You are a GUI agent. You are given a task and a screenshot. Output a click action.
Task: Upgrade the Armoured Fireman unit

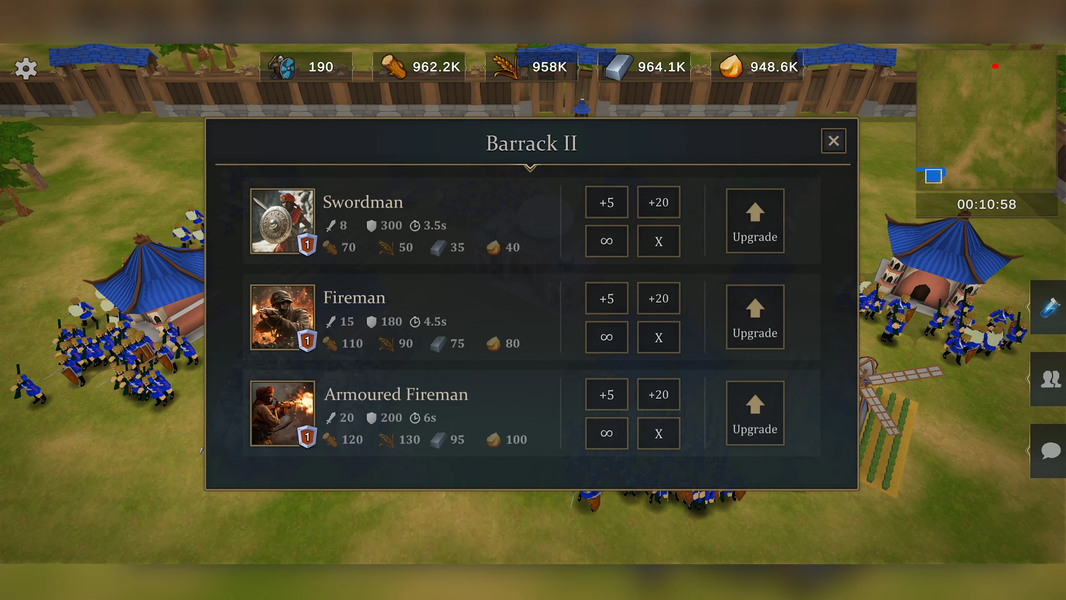click(755, 413)
